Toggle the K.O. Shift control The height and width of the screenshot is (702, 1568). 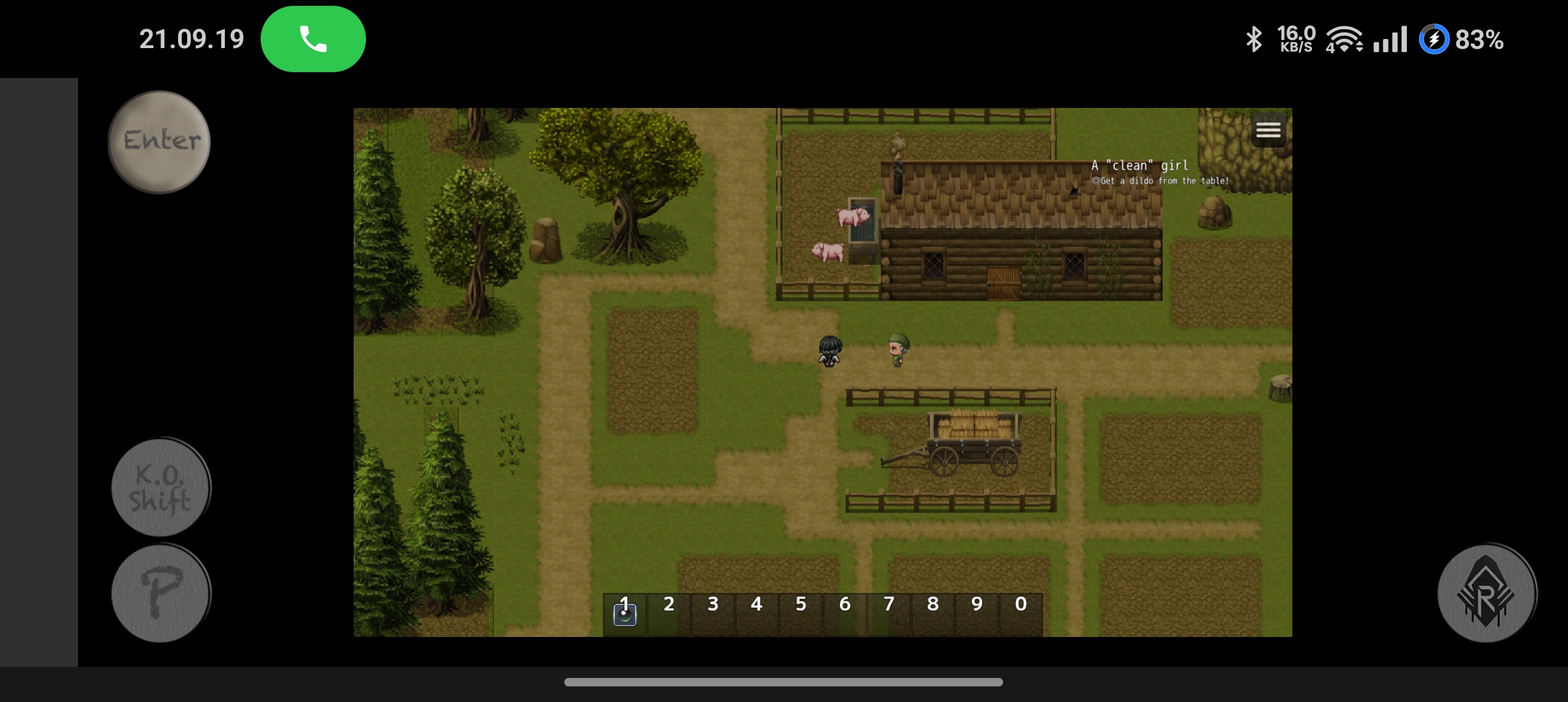tap(160, 487)
